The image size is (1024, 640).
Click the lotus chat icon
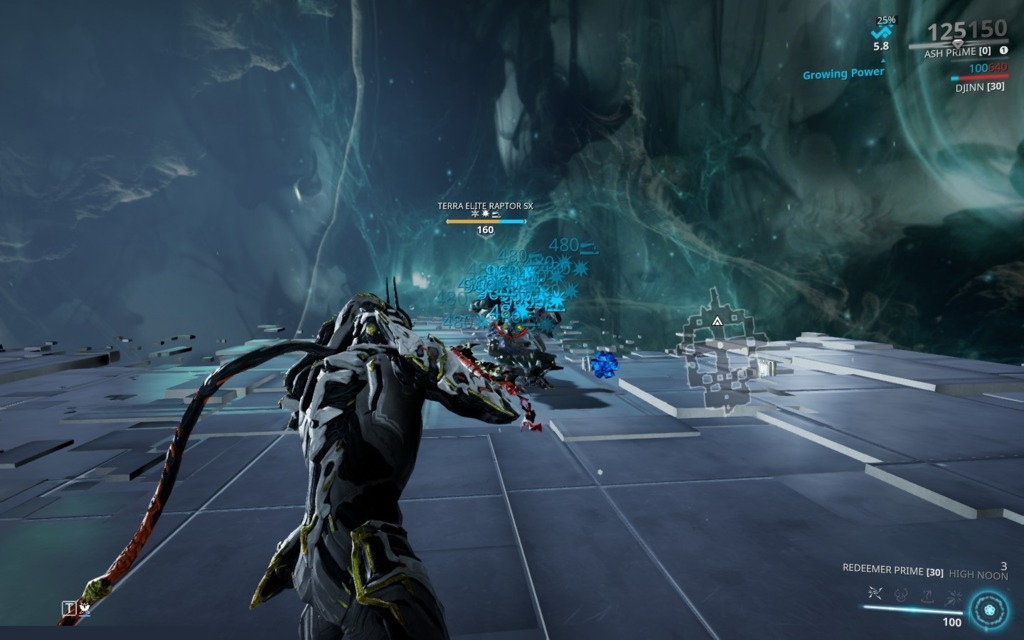(85, 608)
